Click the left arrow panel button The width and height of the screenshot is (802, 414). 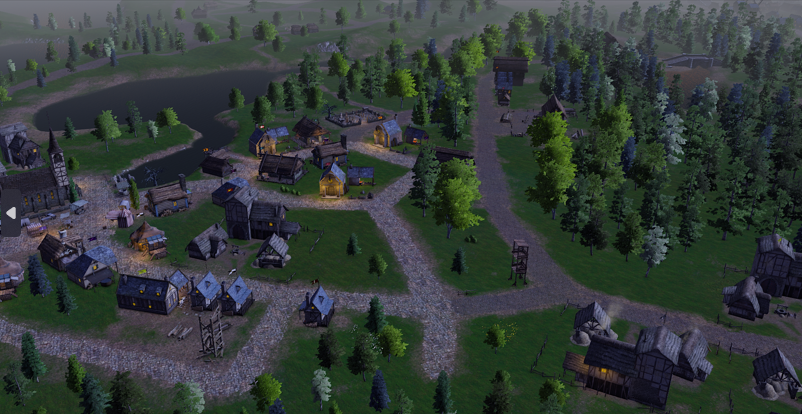pos(11,212)
